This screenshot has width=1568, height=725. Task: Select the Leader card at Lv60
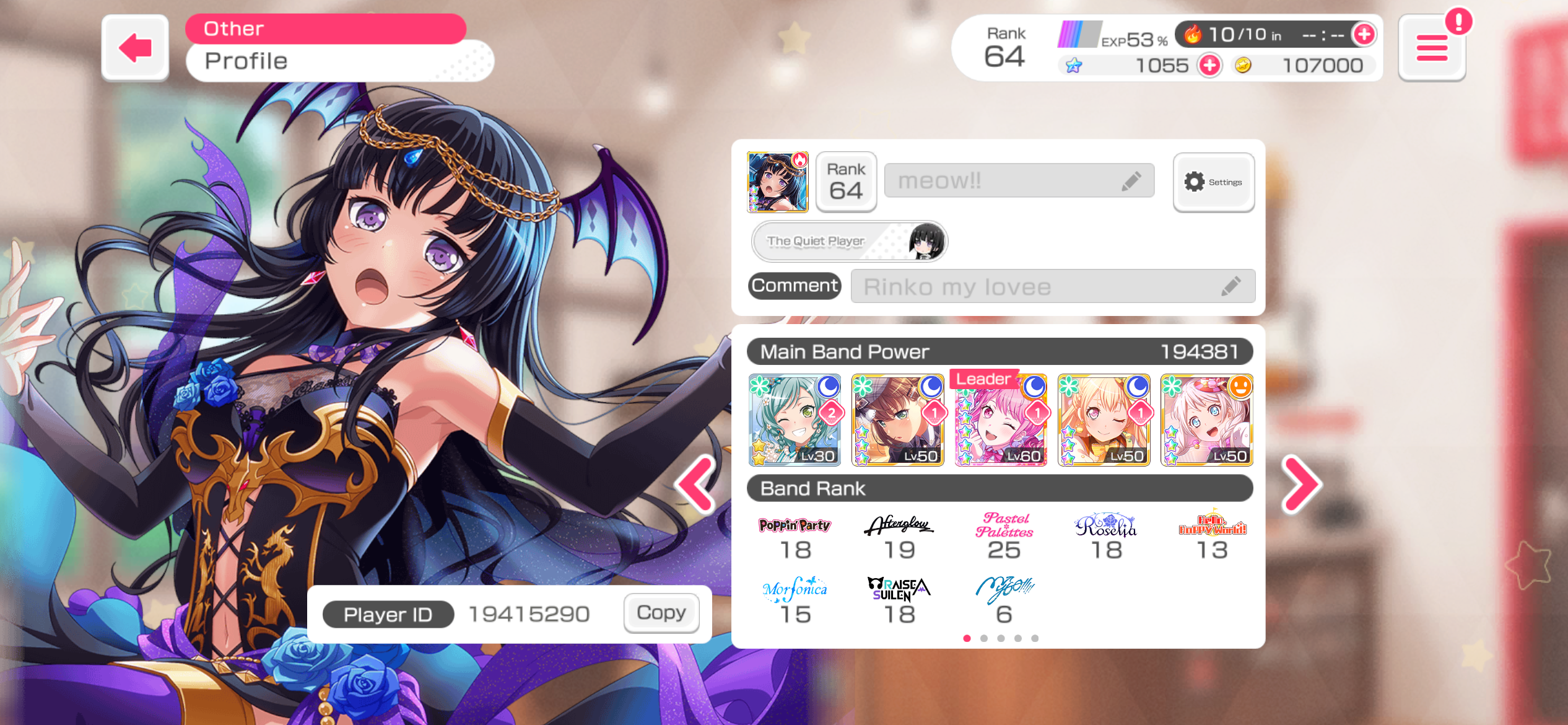point(1001,420)
